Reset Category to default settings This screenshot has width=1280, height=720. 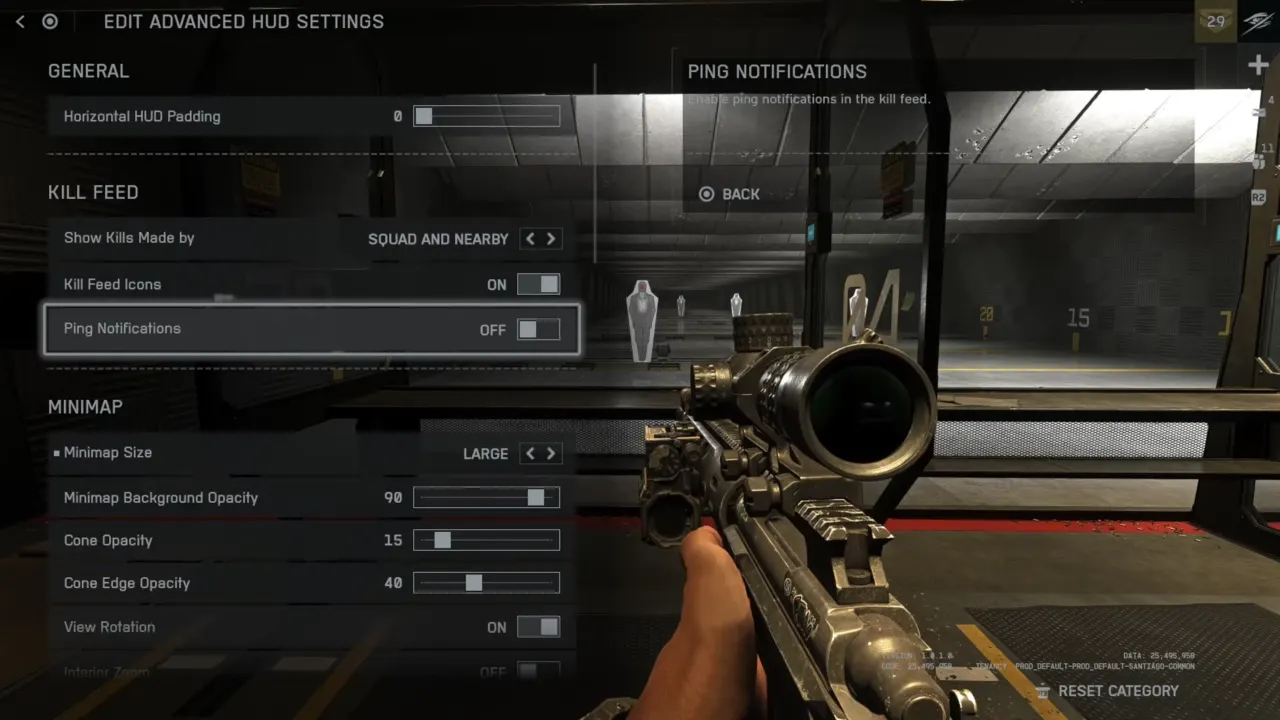pos(1107,691)
